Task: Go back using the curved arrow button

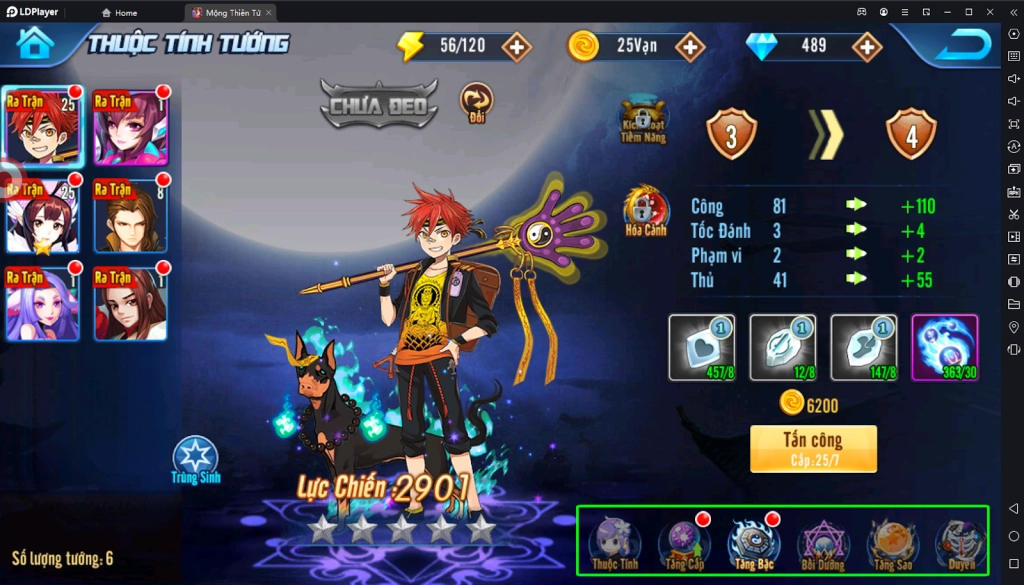Action: [x=963, y=45]
